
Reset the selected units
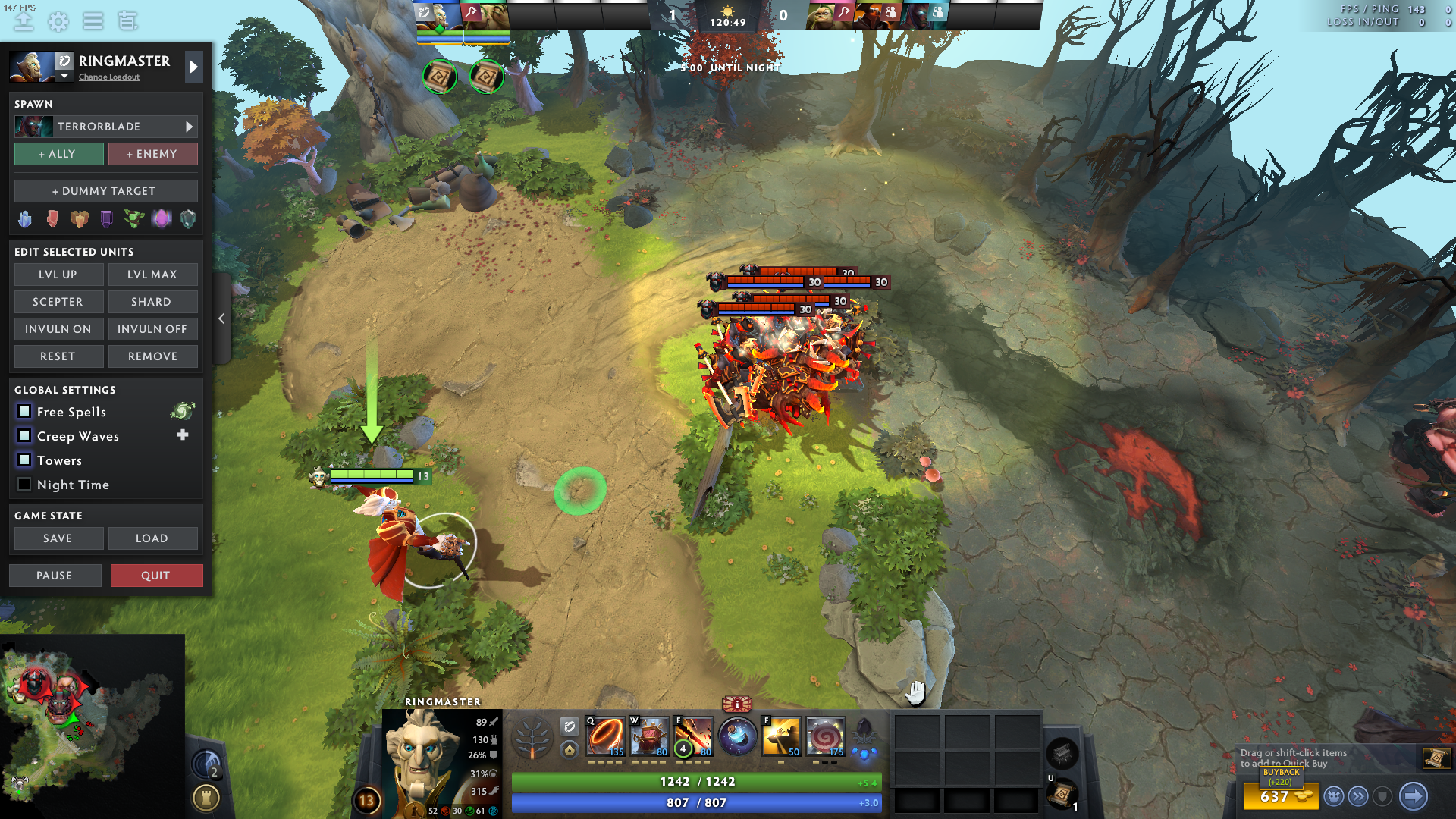58,356
